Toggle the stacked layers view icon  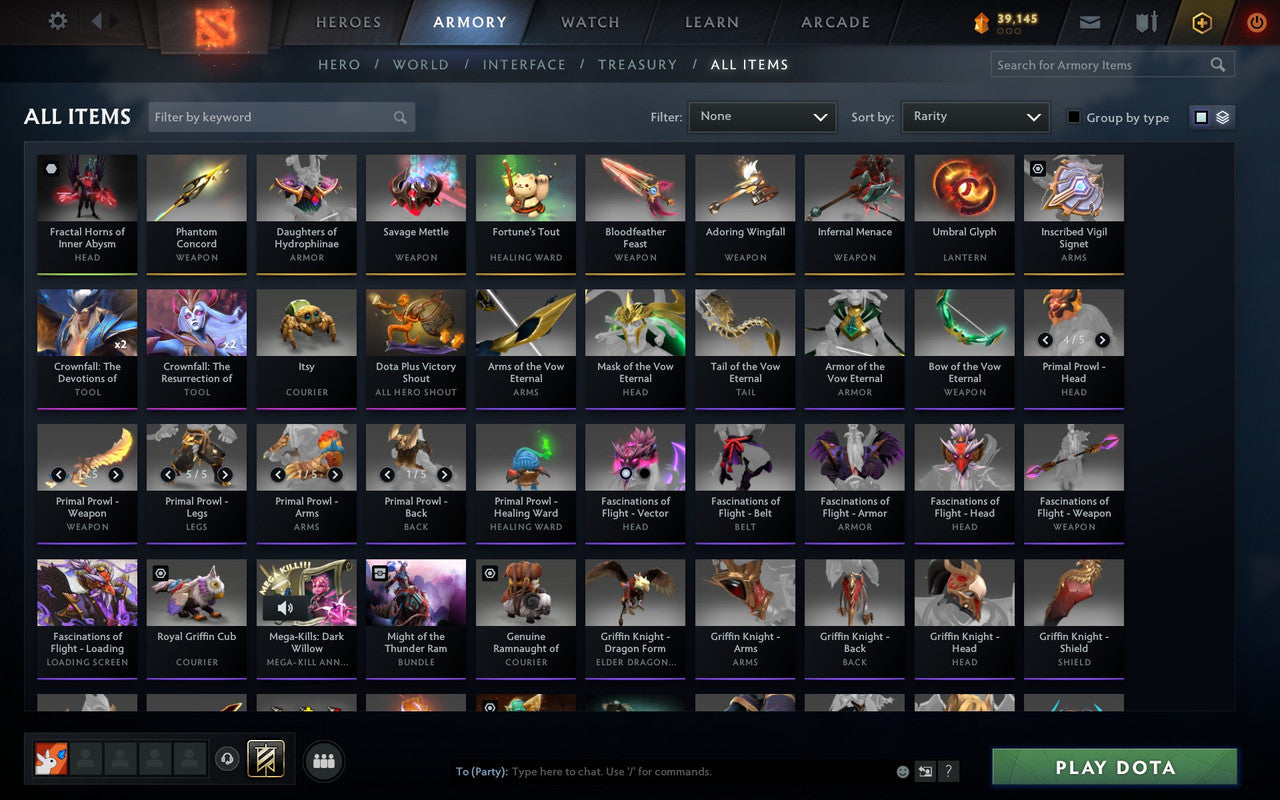[x=1222, y=116]
